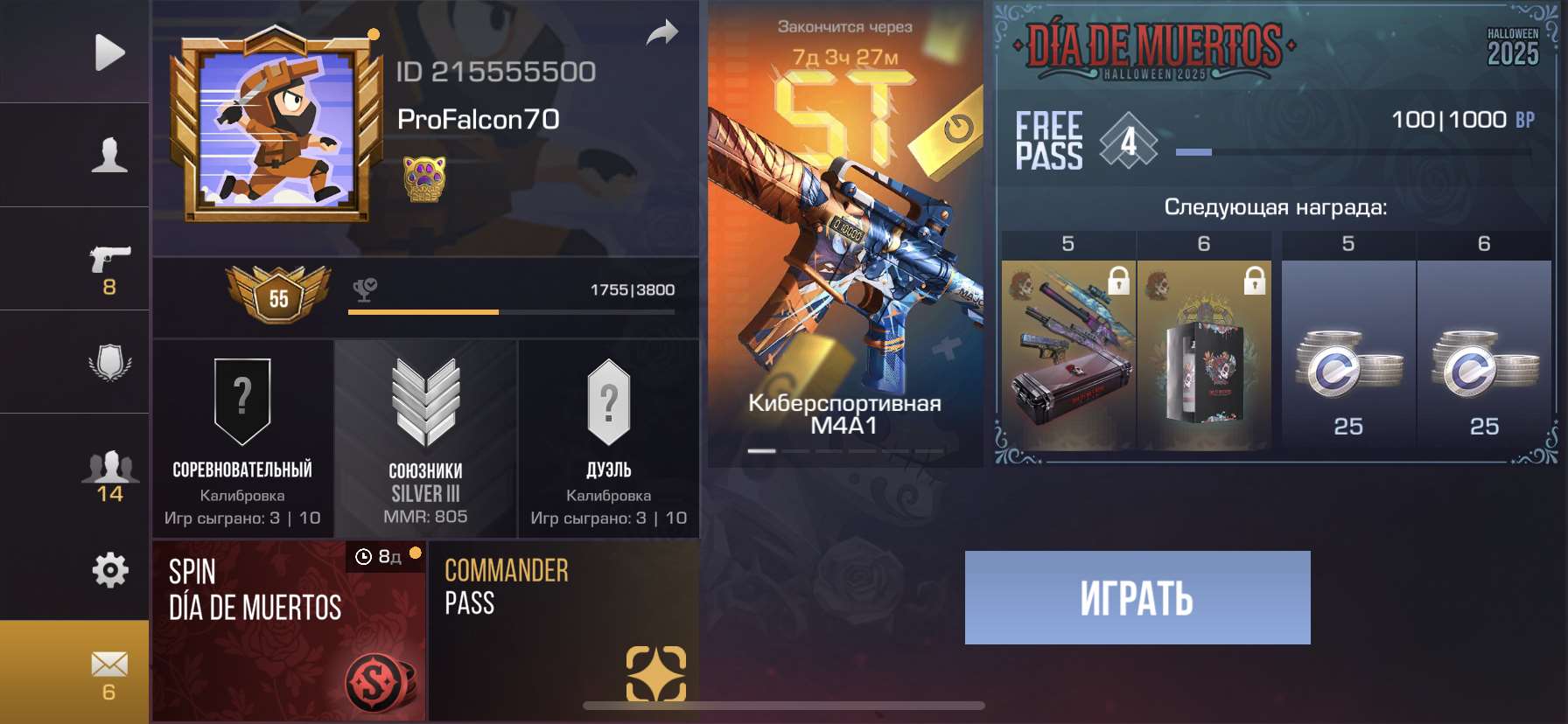Select the Дуэль mode tile
The height and width of the screenshot is (724, 1568).
tap(609, 439)
